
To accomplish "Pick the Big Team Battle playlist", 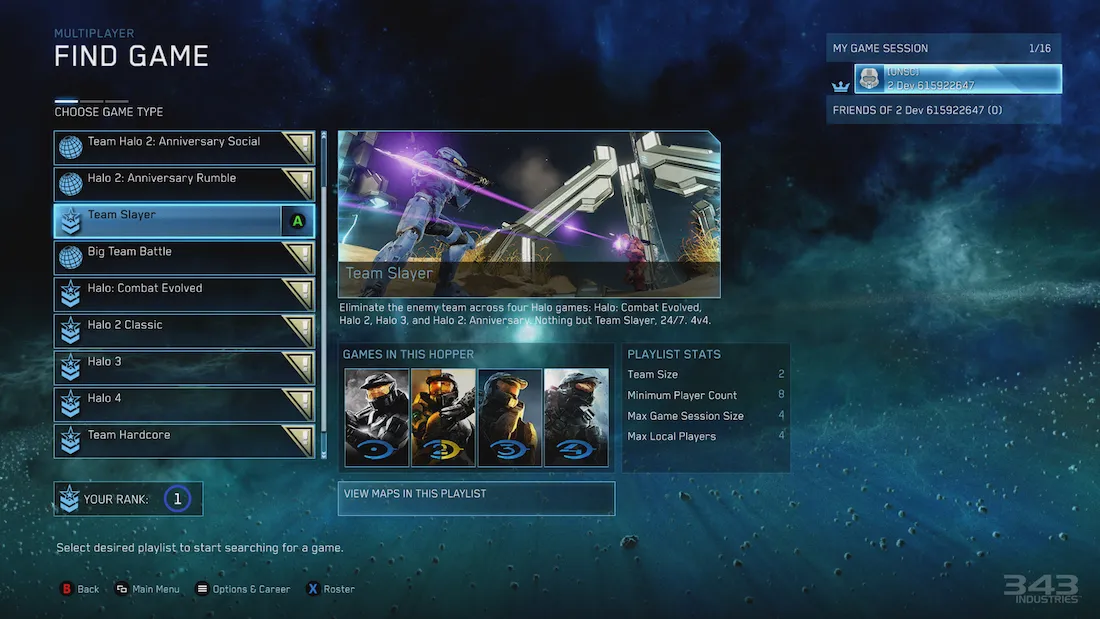I will pos(184,258).
